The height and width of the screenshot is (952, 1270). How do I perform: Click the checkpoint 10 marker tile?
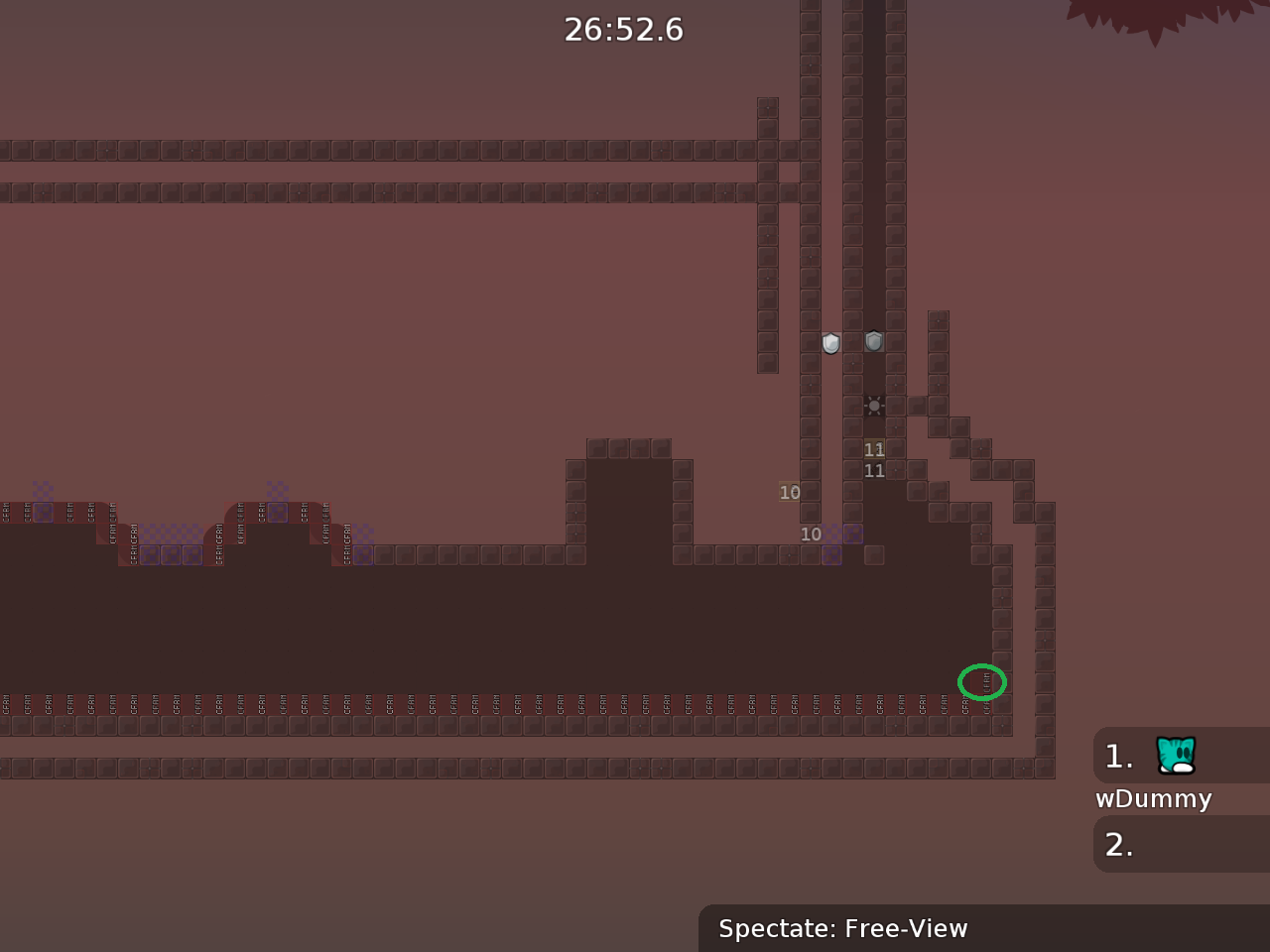click(x=790, y=492)
